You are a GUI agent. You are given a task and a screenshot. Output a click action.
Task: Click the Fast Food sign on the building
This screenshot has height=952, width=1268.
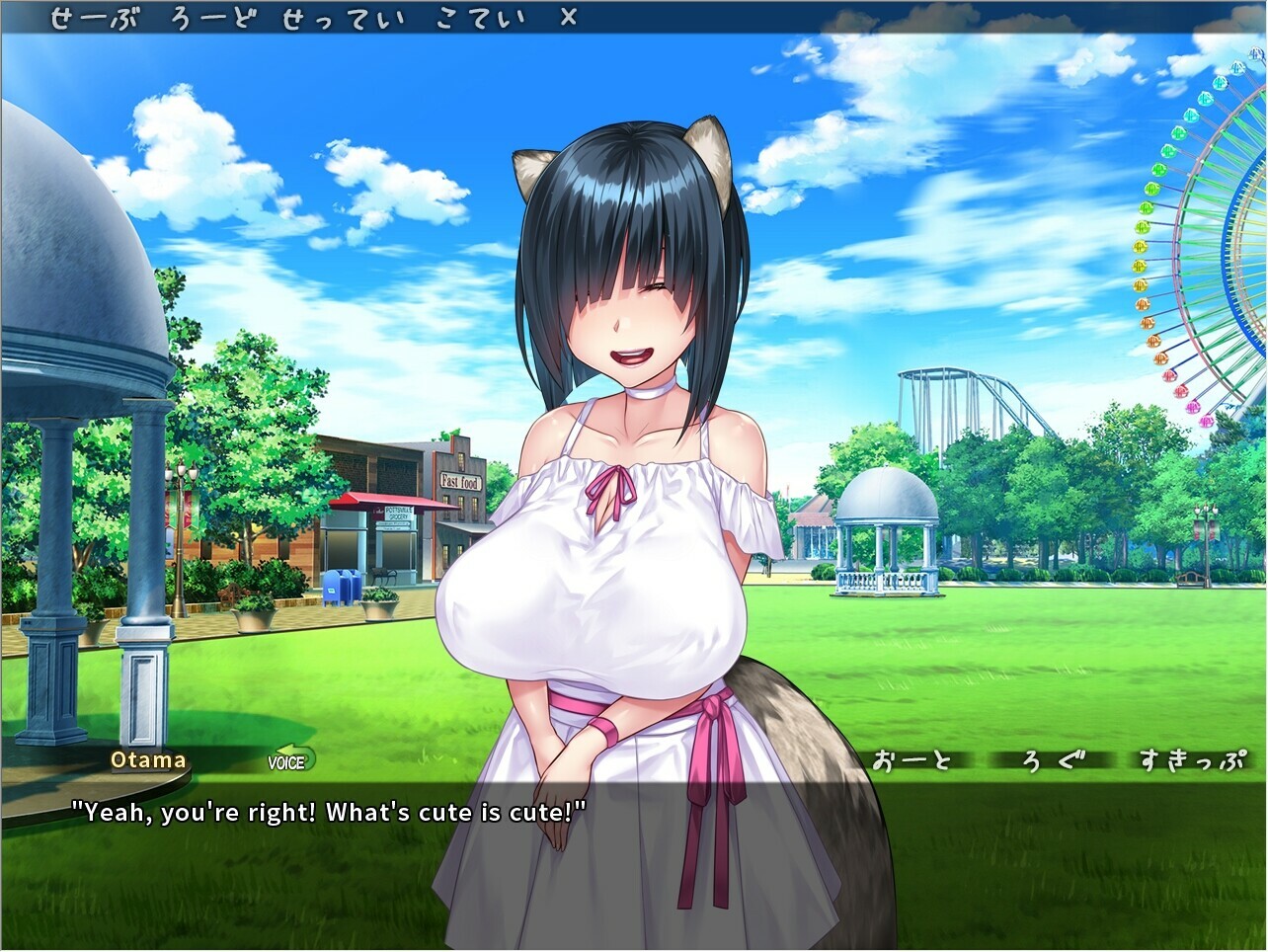[459, 481]
